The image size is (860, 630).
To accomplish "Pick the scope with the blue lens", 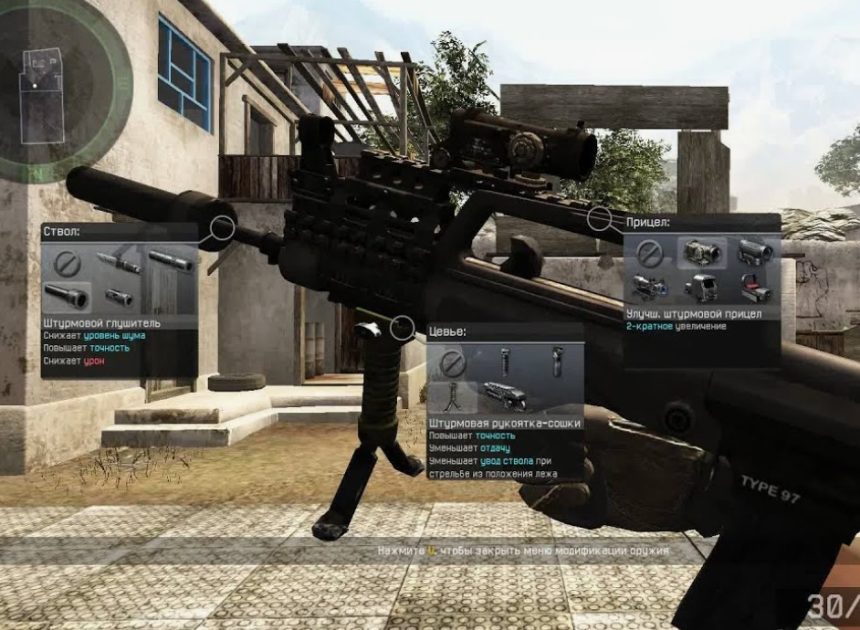I will [649, 287].
